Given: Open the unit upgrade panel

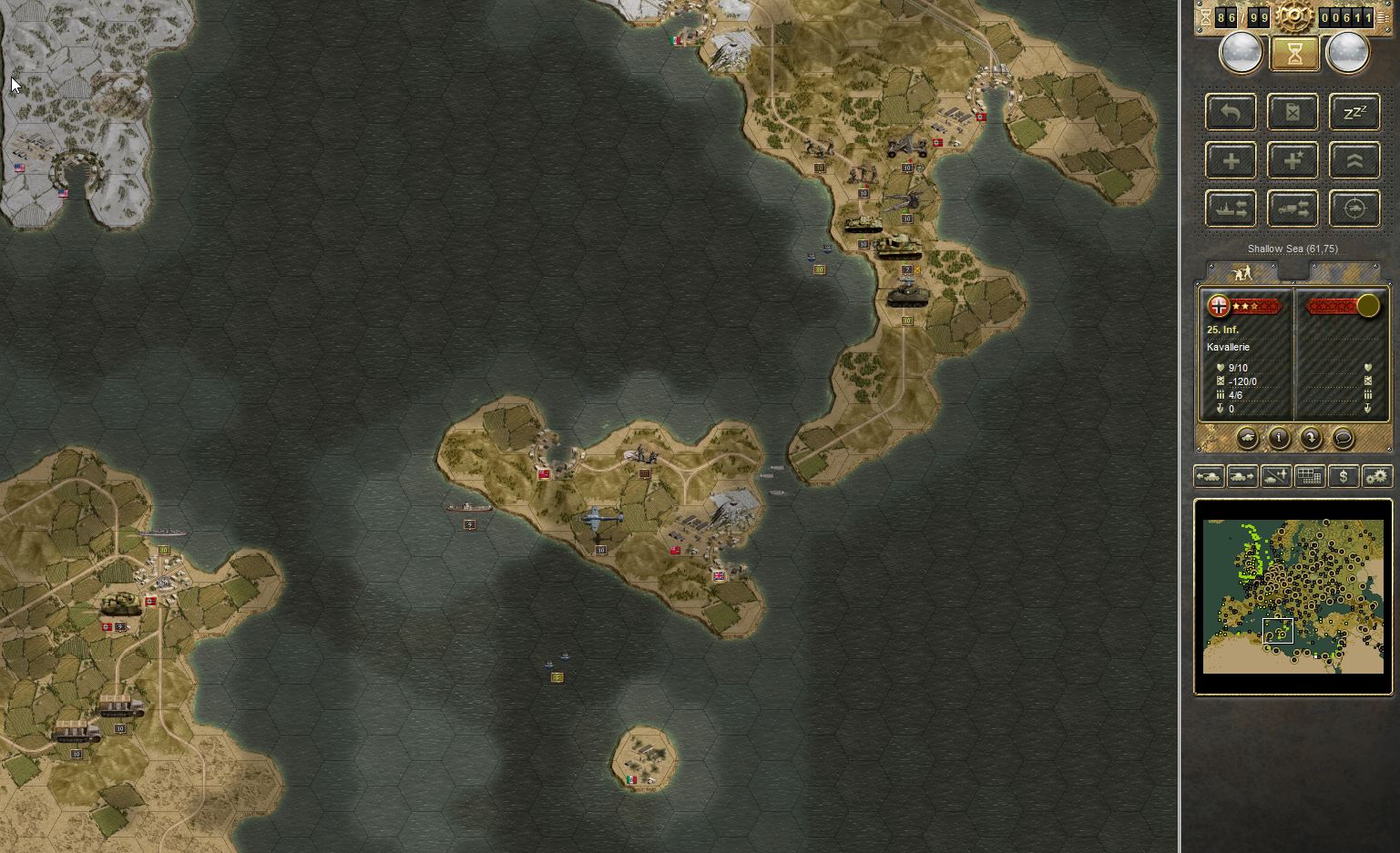Looking at the screenshot, I should coord(1354,159).
